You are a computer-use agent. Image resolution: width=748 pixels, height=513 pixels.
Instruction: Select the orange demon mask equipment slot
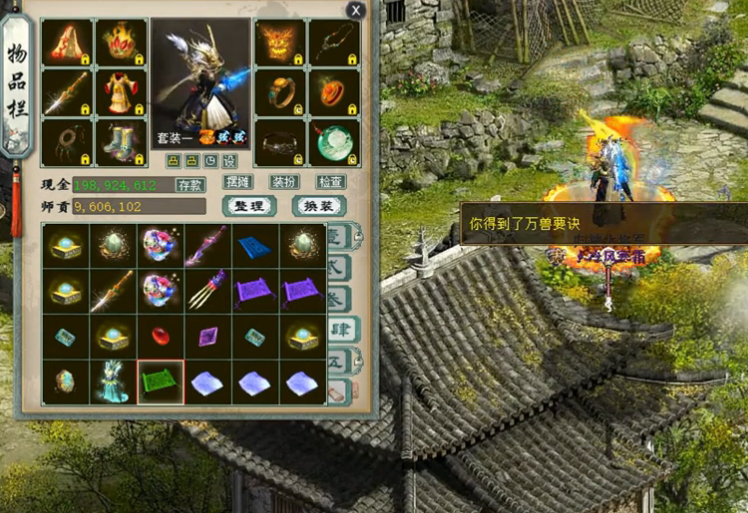[280, 42]
